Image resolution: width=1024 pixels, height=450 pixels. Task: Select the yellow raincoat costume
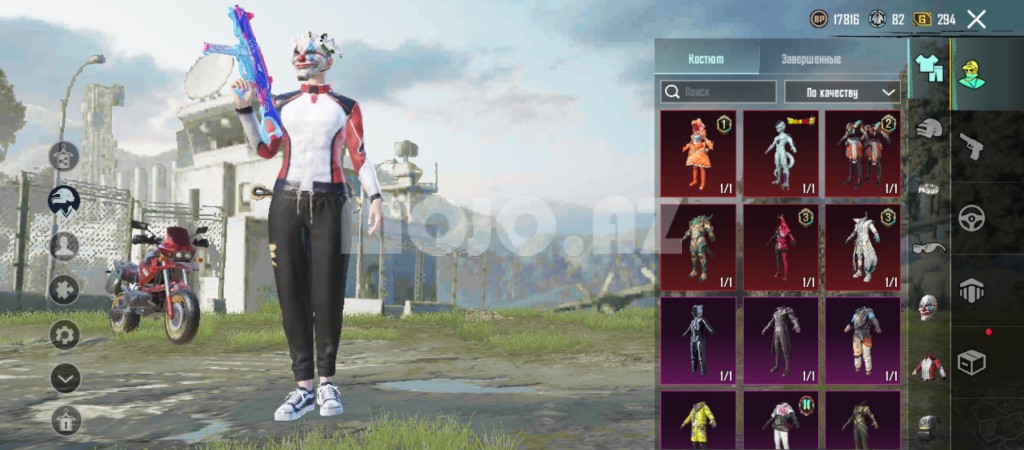[x=698, y=422]
